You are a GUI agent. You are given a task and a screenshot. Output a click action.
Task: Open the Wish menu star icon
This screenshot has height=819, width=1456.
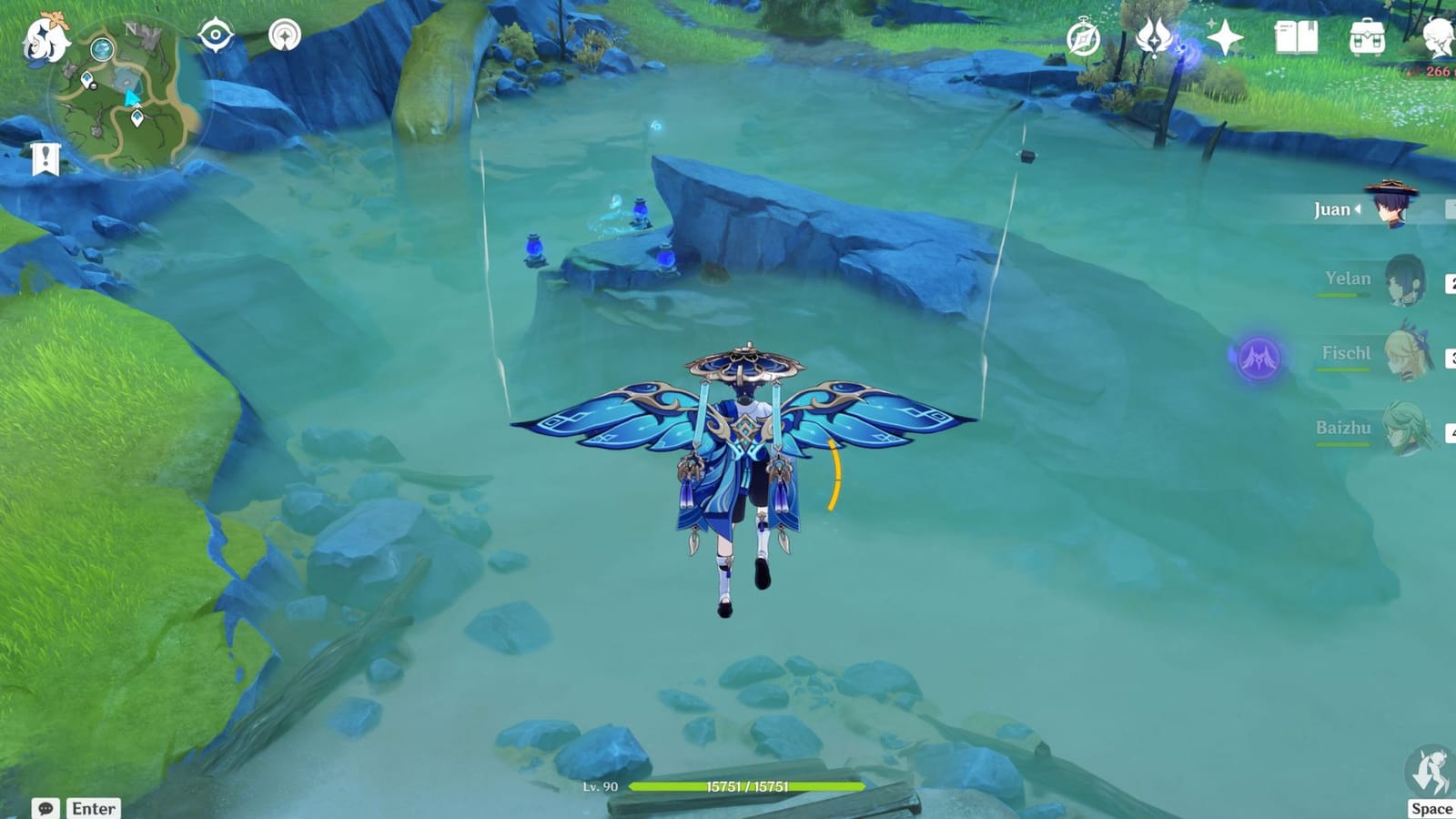[x=1224, y=36]
